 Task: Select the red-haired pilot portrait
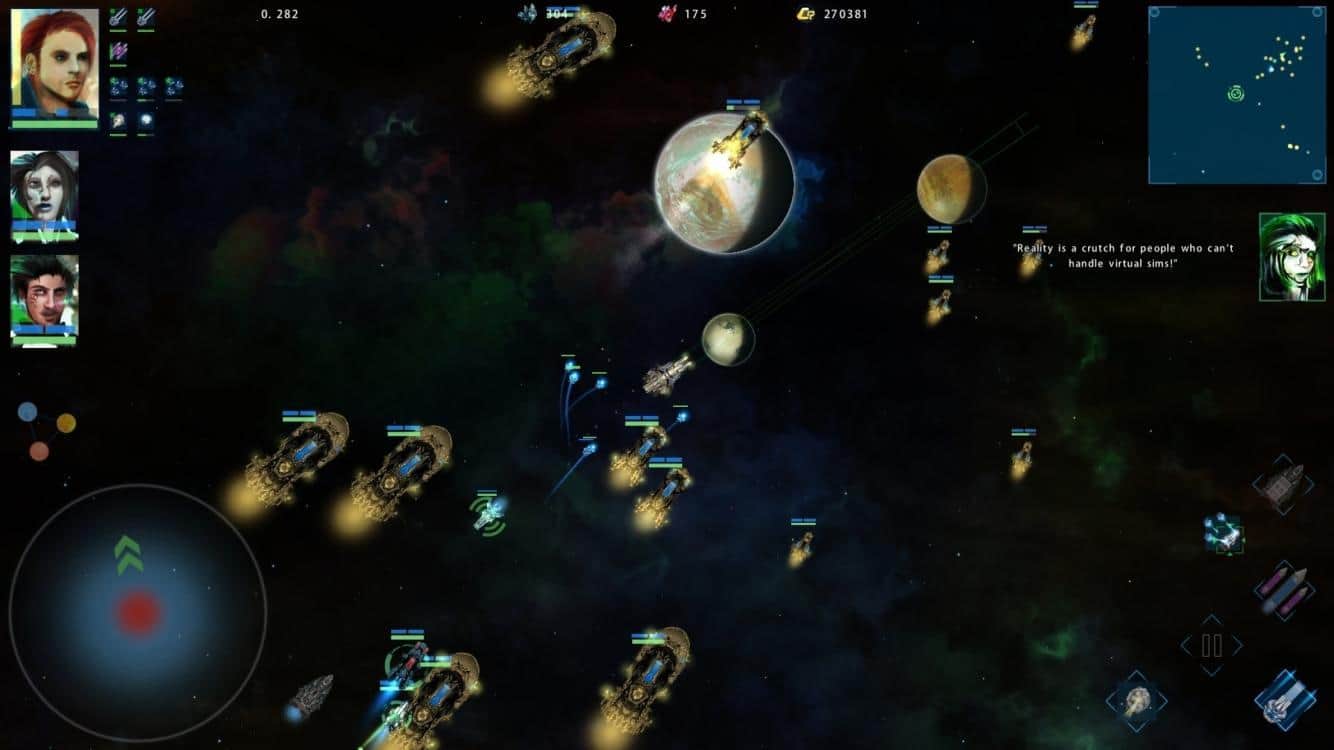[x=55, y=64]
